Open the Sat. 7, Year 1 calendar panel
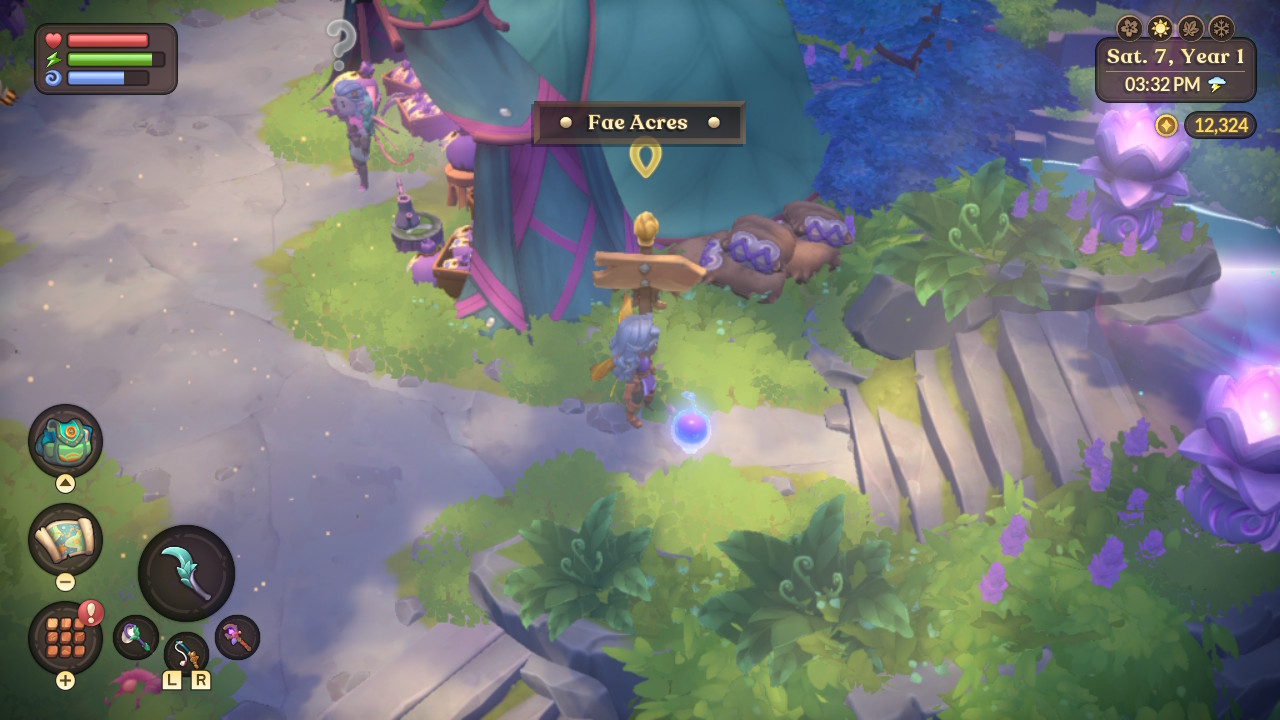This screenshot has height=720, width=1280. click(x=1175, y=57)
